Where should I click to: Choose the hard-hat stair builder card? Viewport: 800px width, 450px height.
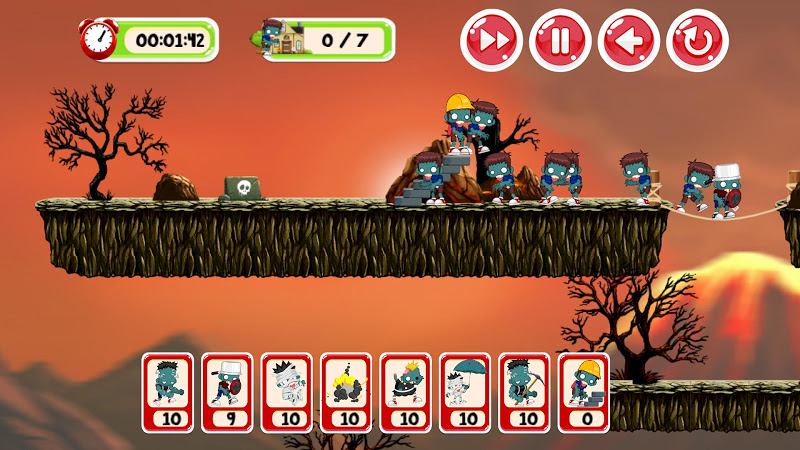point(584,392)
